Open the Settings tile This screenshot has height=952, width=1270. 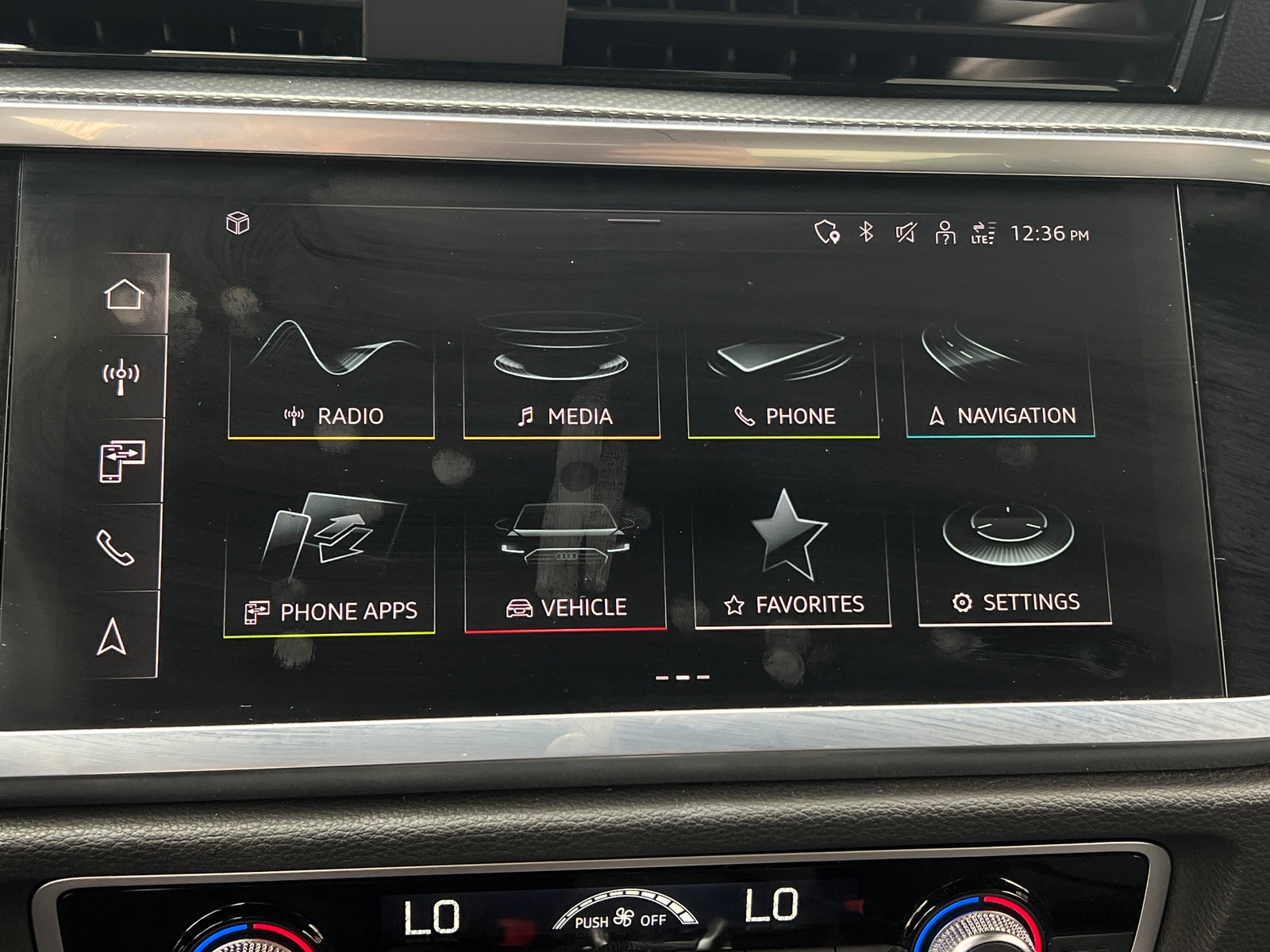coord(1014,560)
